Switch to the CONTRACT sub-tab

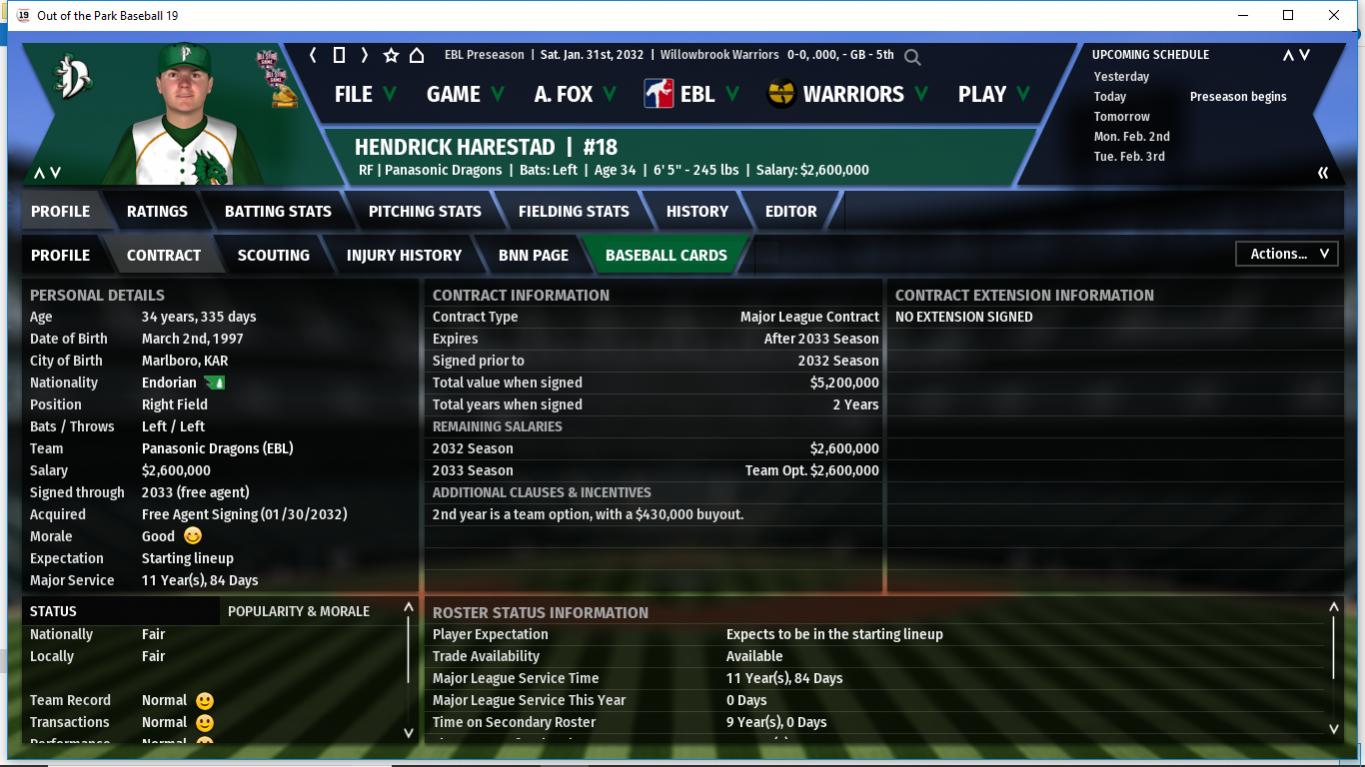coord(164,255)
